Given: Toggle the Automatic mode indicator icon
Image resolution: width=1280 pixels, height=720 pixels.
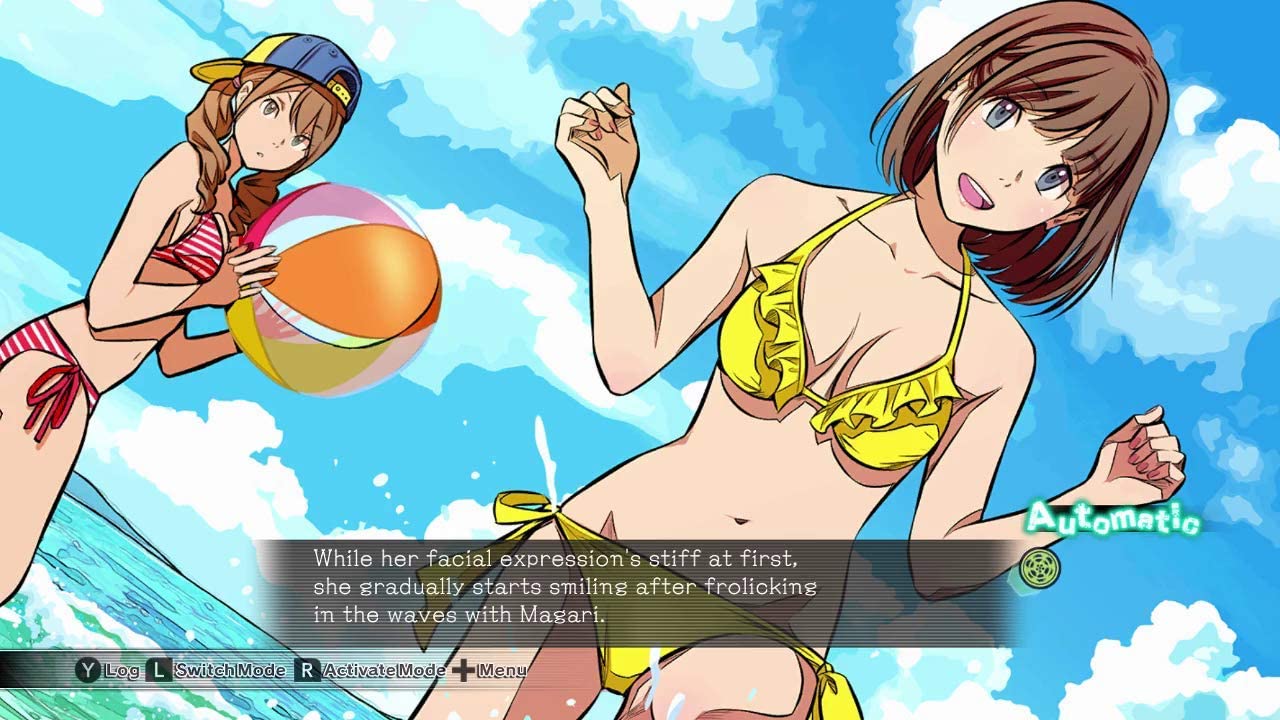Looking at the screenshot, I should pyautogui.click(x=1039, y=568).
